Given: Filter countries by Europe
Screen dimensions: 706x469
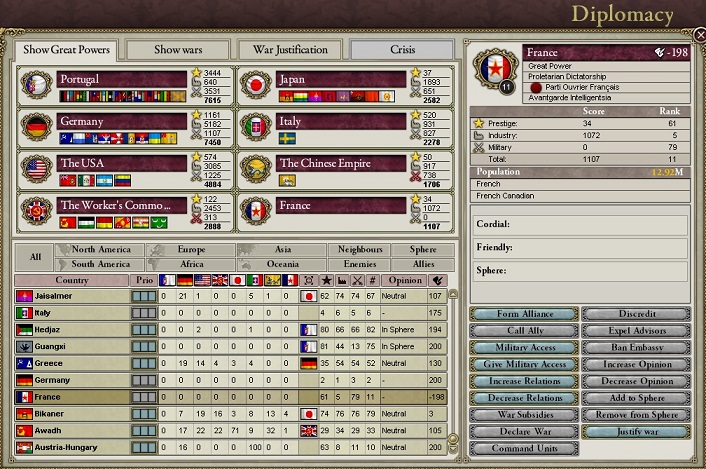Looking at the screenshot, I should coord(190,249).
